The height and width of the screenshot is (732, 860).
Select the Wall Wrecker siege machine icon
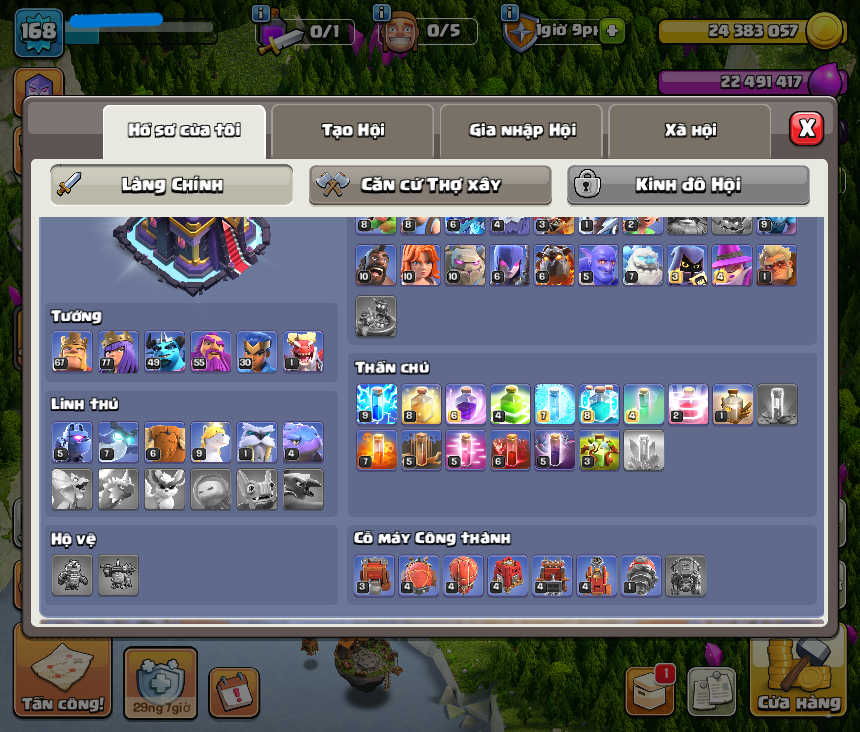[x=376, y=576]
